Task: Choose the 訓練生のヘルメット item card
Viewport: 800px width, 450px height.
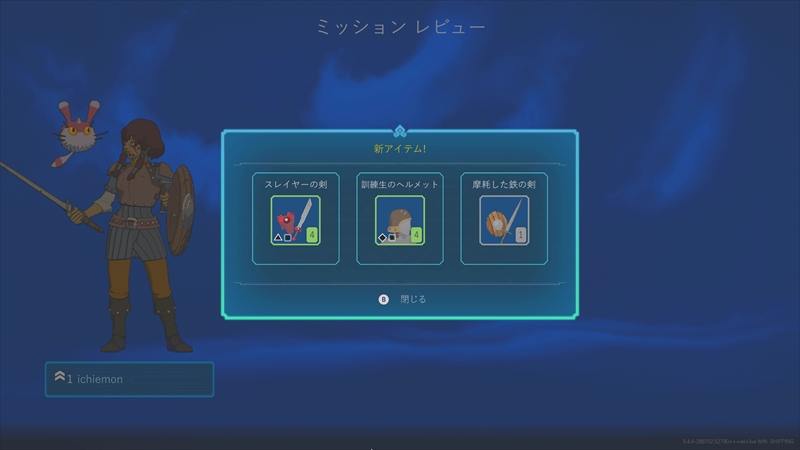Action: [x=399, y=219]
